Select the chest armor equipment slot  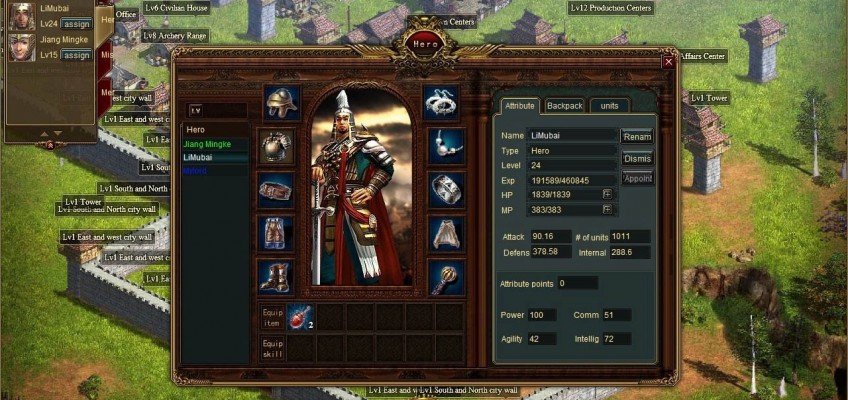pyautogui.click(x=275, y=146)
